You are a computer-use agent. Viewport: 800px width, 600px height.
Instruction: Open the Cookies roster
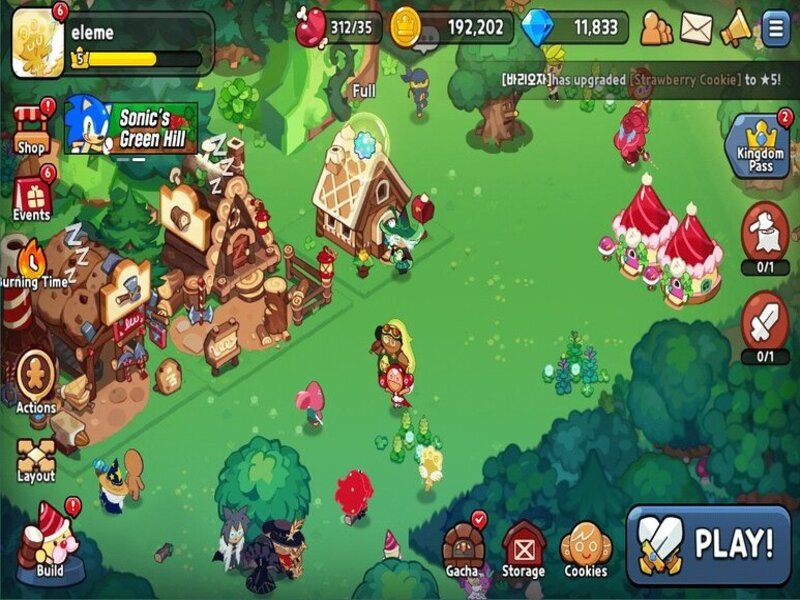point(585,549)
